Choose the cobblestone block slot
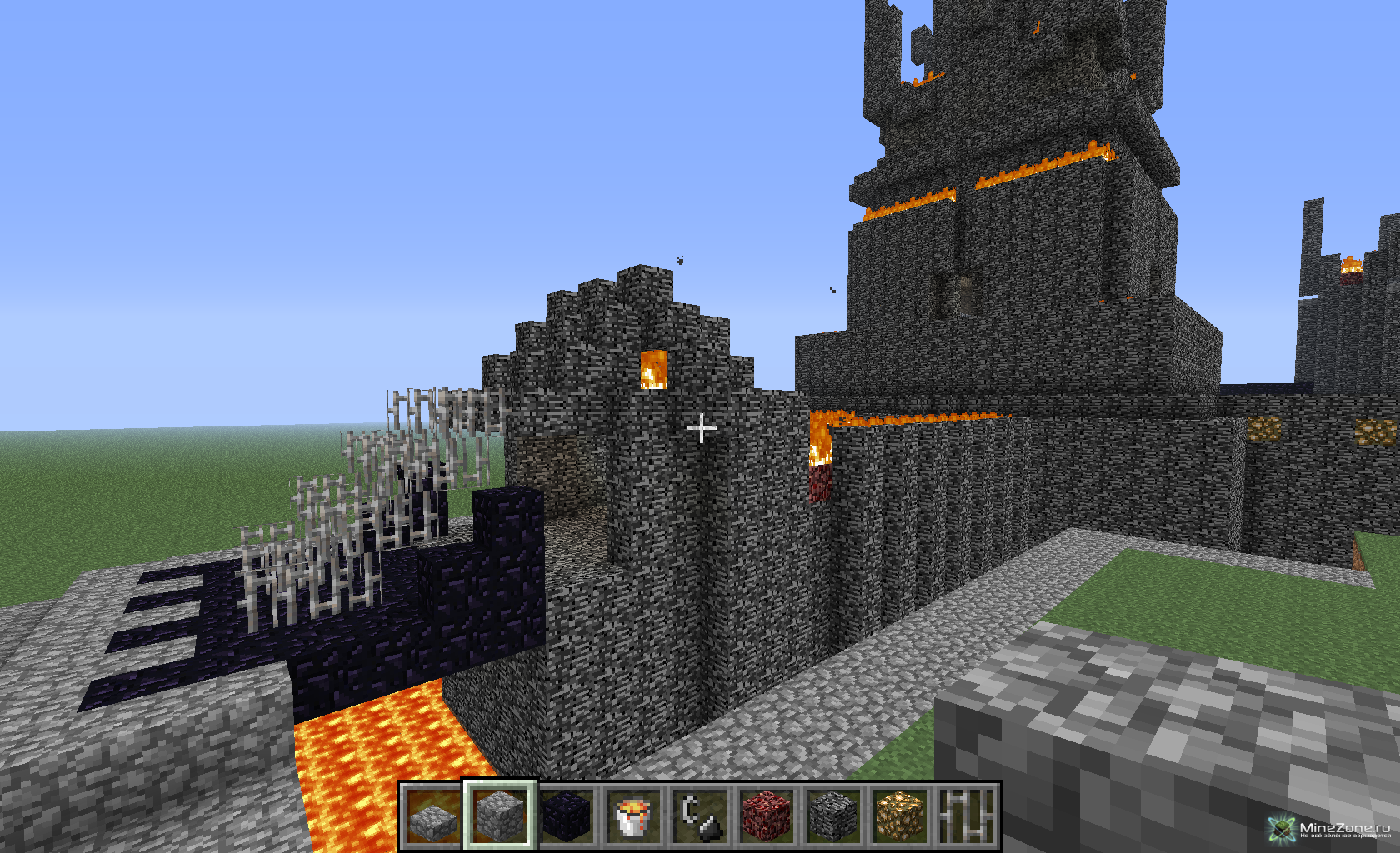 click(x=499, y=816)
